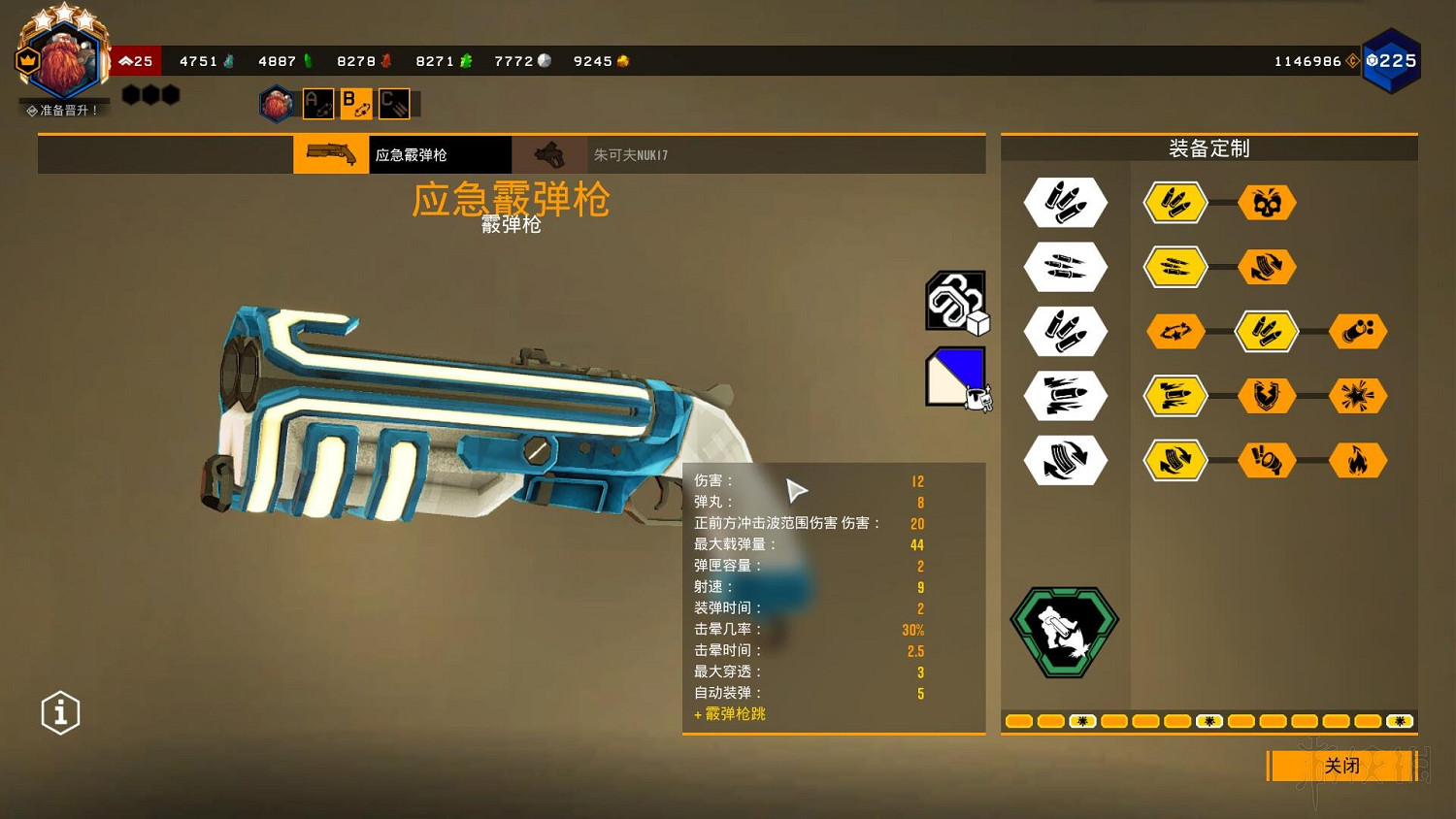Pick the skull damage upgrade in the first tier
The height and width of the screenshot is (819, 1456).
coord(1267,203)
